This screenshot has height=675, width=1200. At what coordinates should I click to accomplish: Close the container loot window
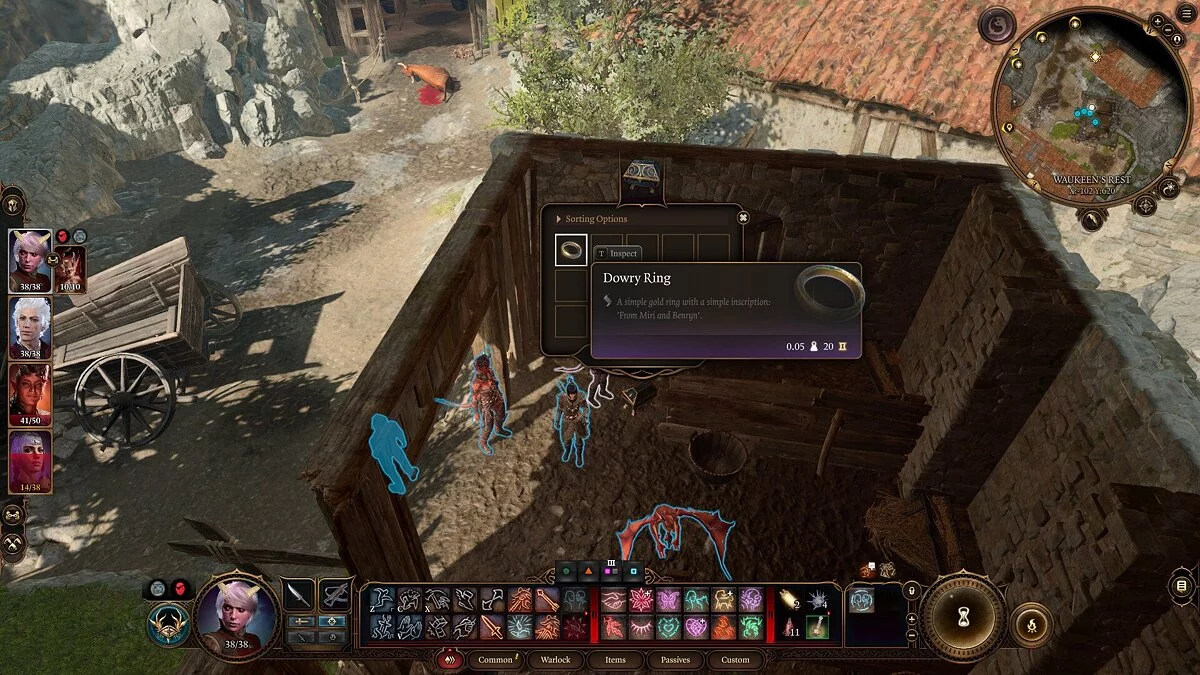pyautogui.click(x=743, y=217)
